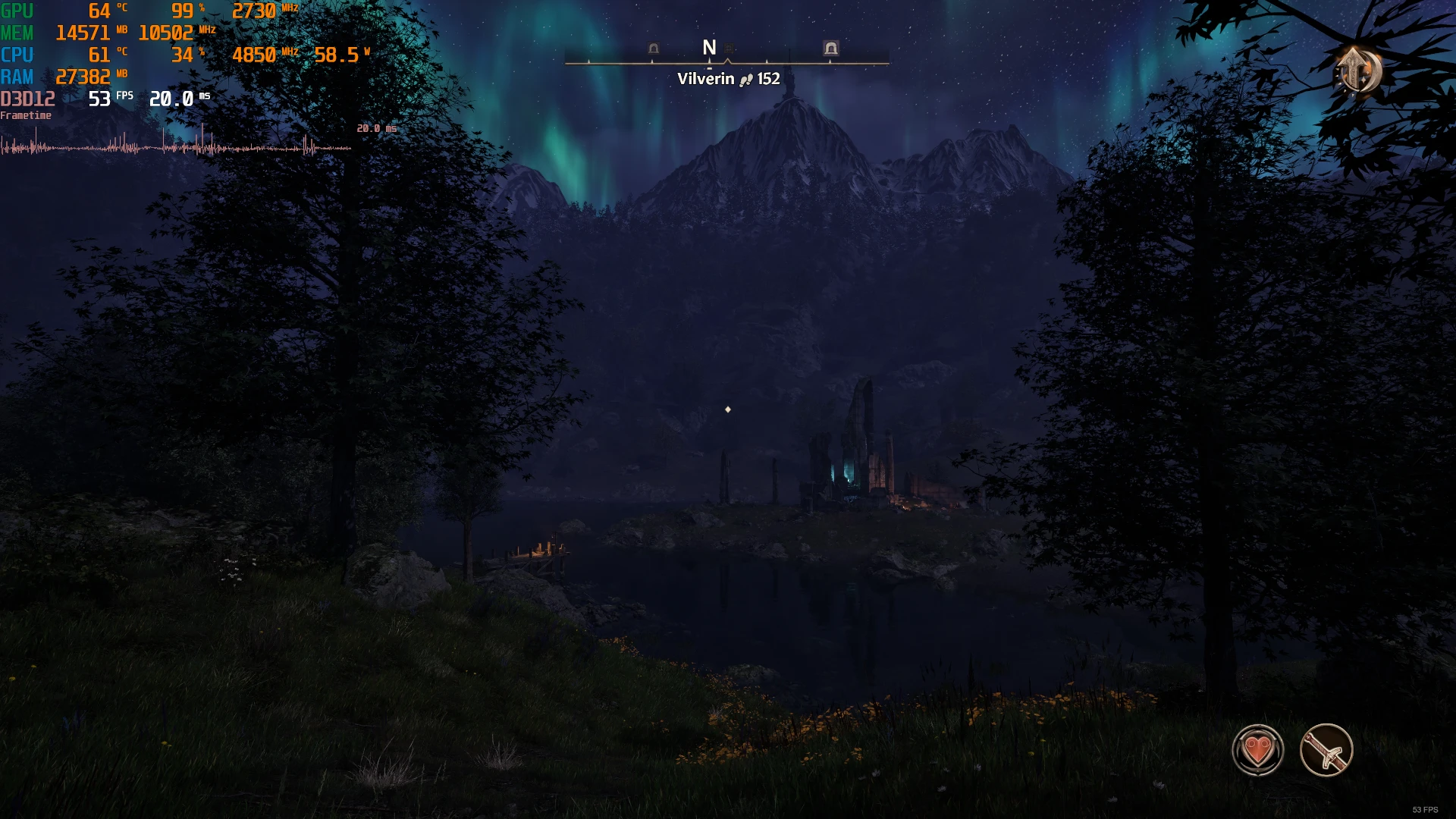Image resolution: width=1456 pixels, height=819 pixels.
Task: Click the bright highlighted cave marker on compass
Action: tap(831, 49)
